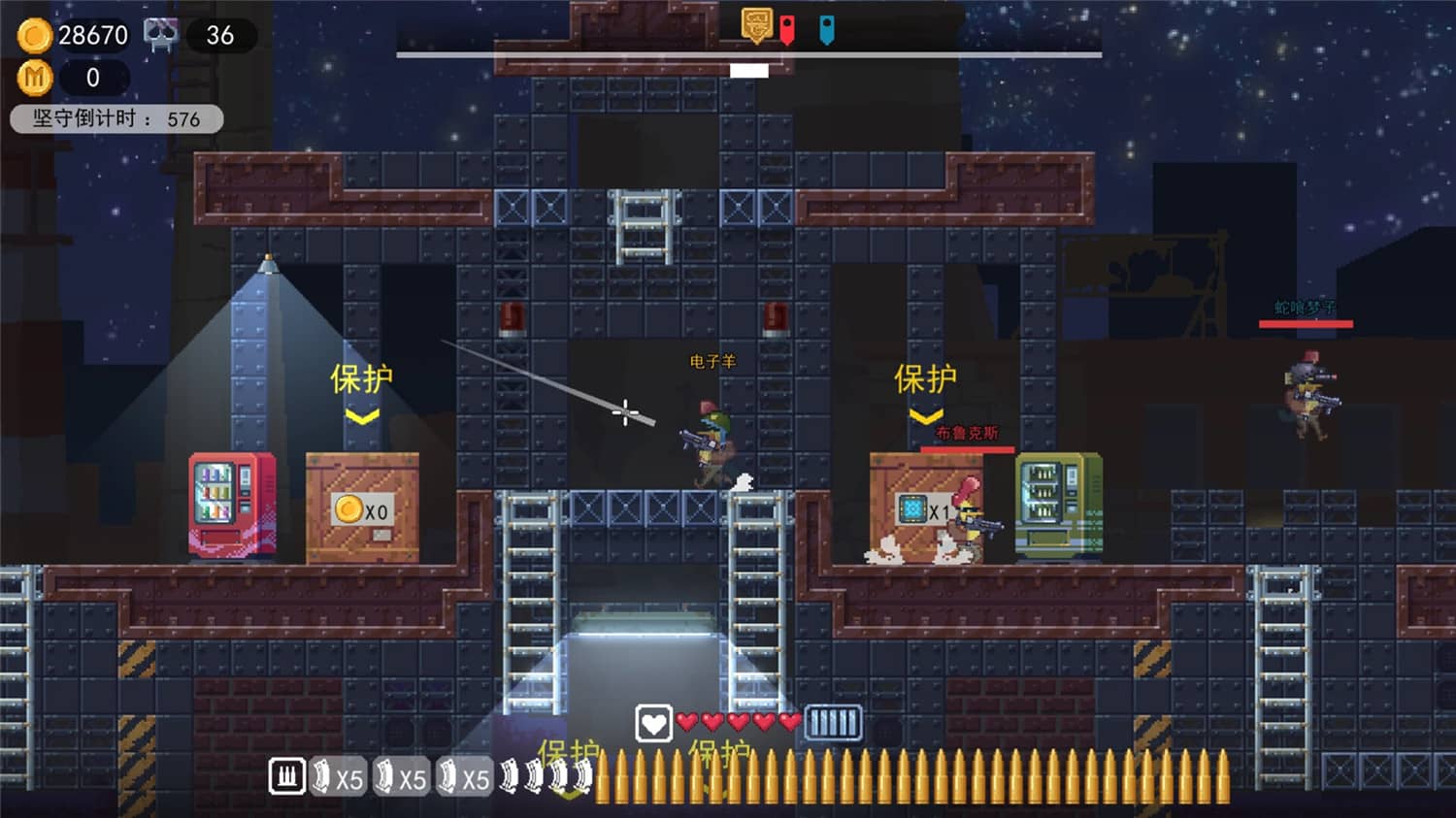Select the M-coin counter icon

point(35,78)
